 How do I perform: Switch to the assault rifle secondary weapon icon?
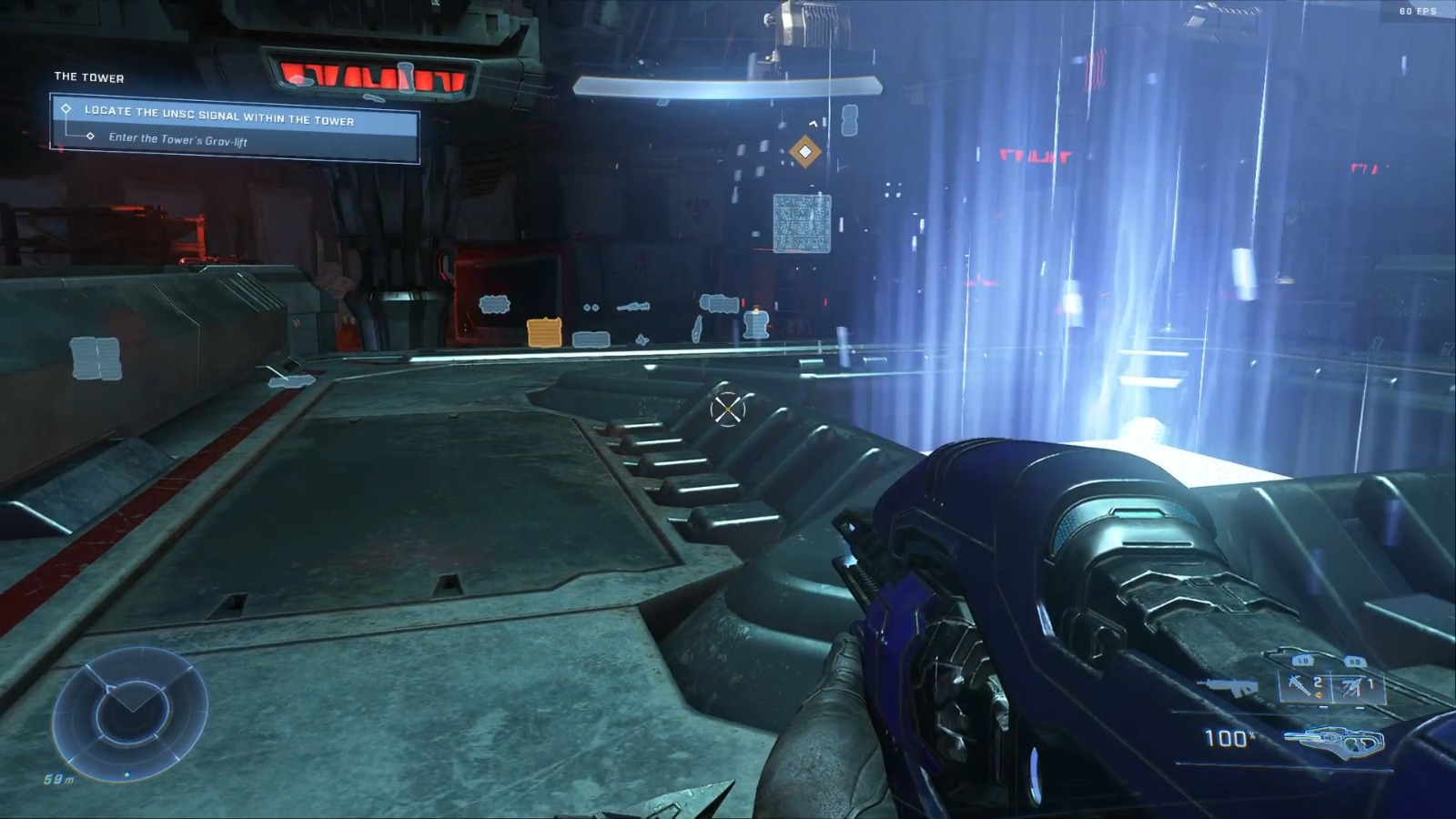click(1227, 688)
